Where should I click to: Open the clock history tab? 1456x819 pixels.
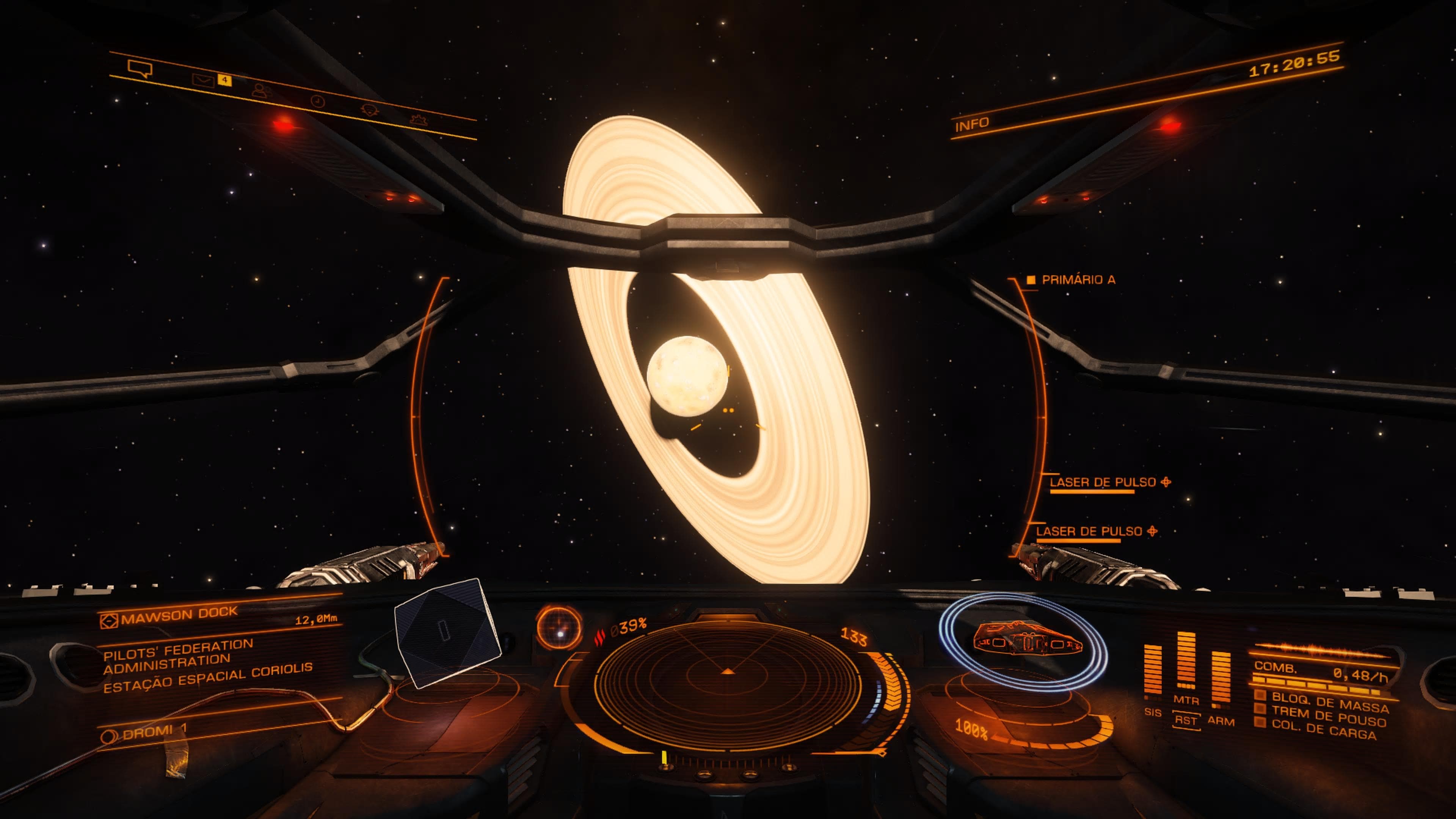tap(318, 101)
